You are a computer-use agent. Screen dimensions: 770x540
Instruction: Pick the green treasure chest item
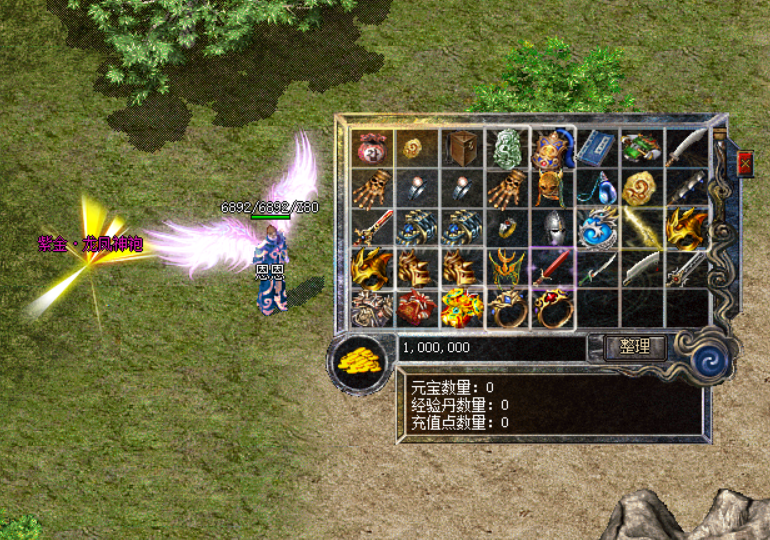pyautogui.click(x=641, y=147)
